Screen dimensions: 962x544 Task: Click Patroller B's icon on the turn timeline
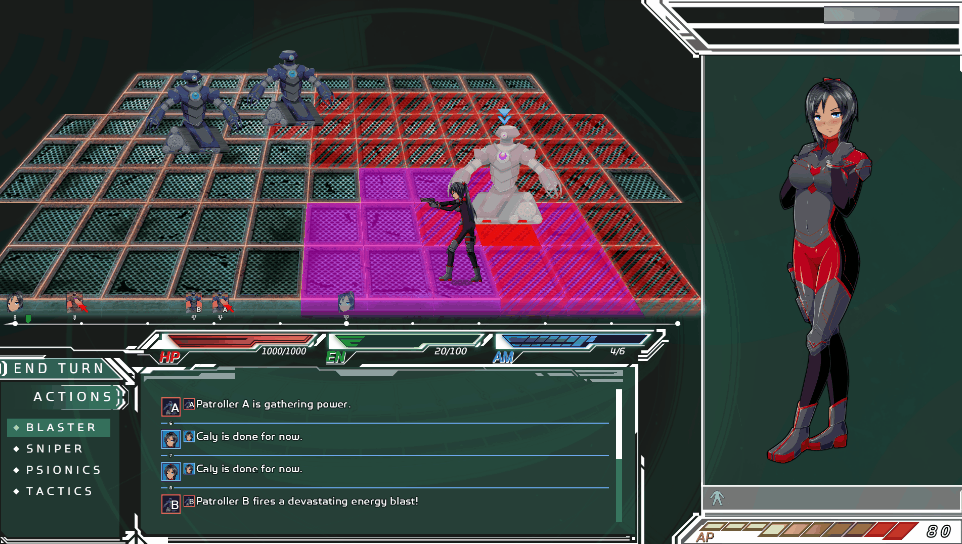point(193,301)
